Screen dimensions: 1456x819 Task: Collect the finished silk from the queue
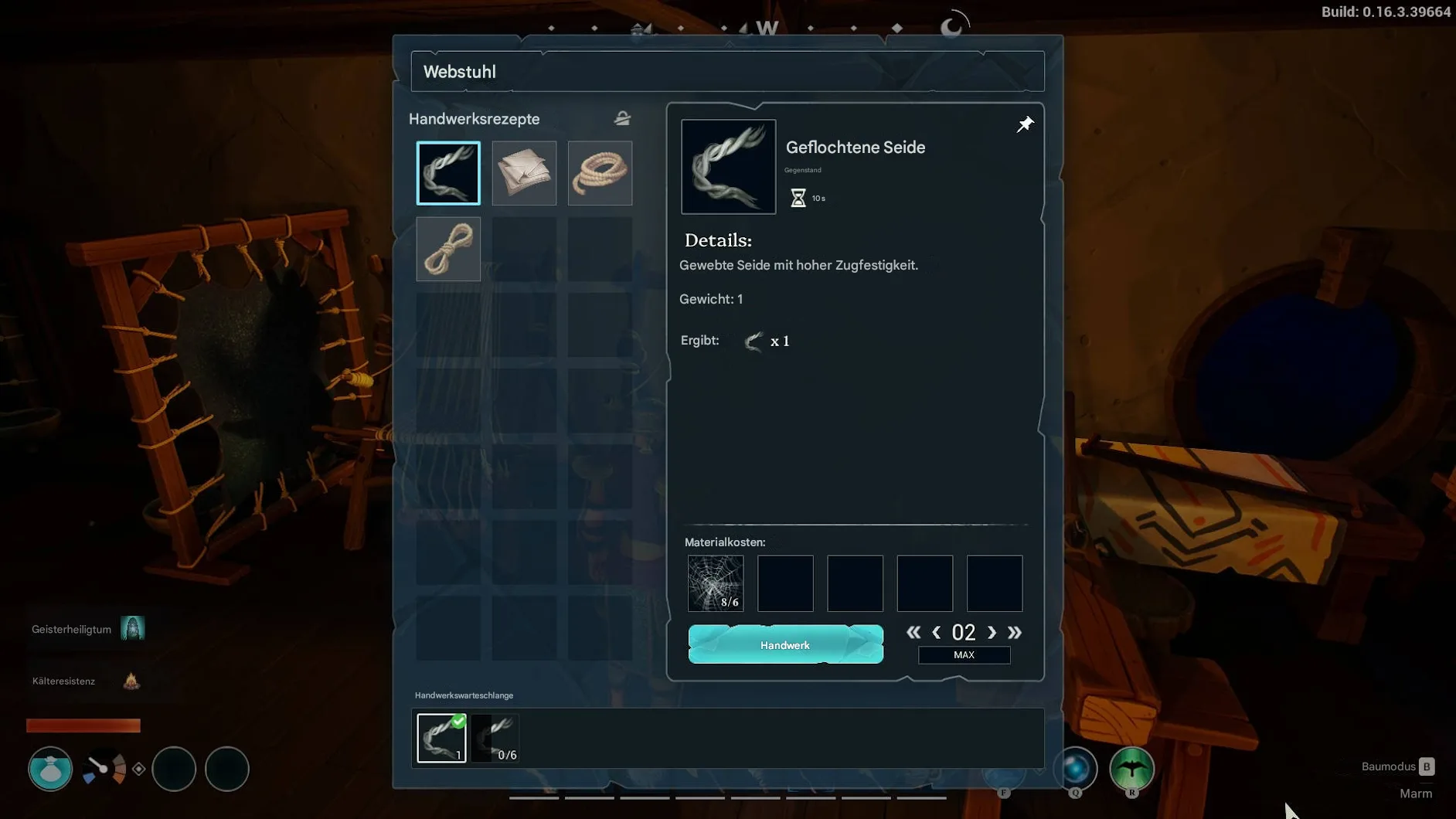coord(441,738)
